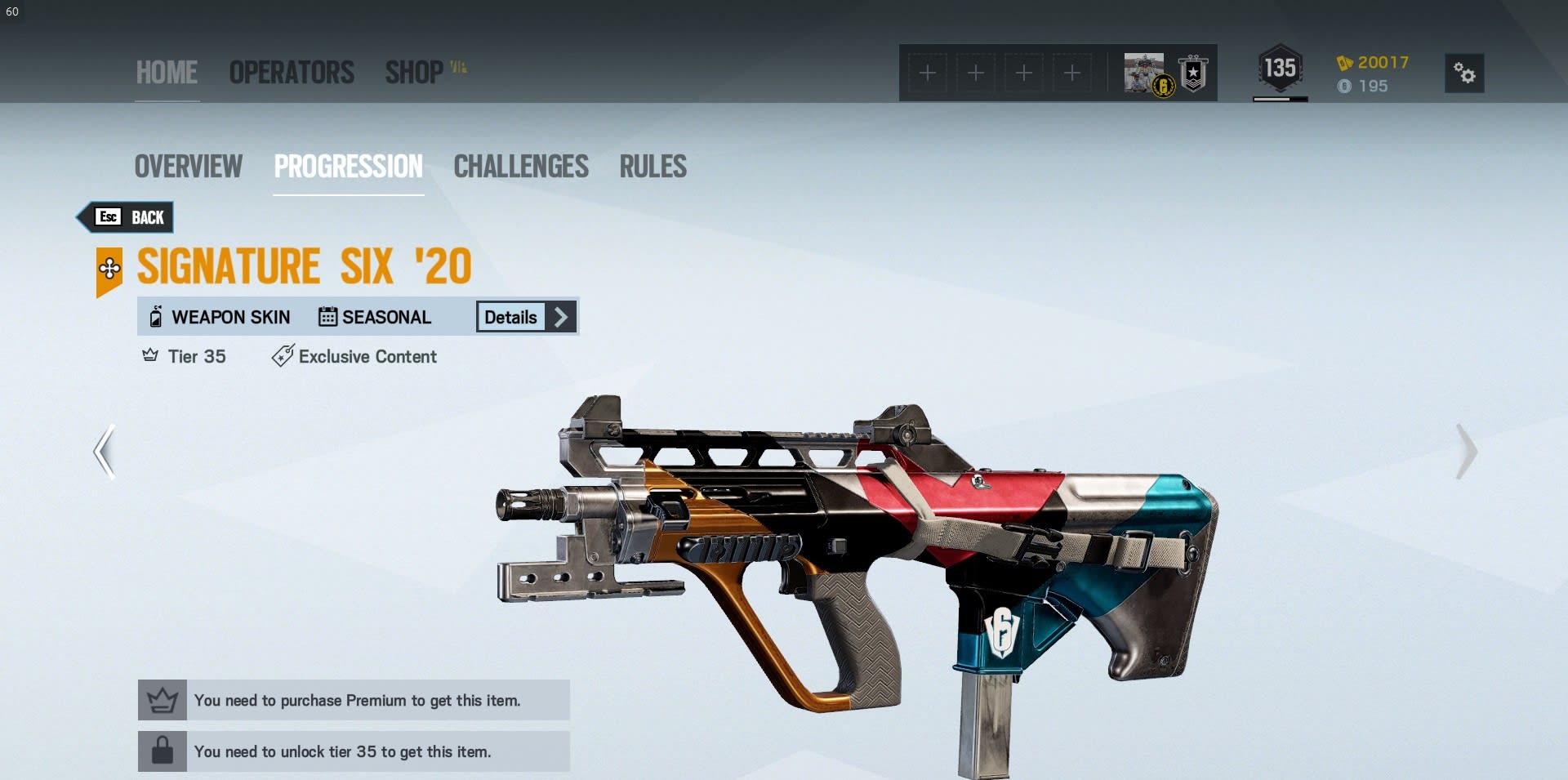Click the Renown currency balance
The height and width of the screenshot is (780, 1568).
pos(1373,63)
